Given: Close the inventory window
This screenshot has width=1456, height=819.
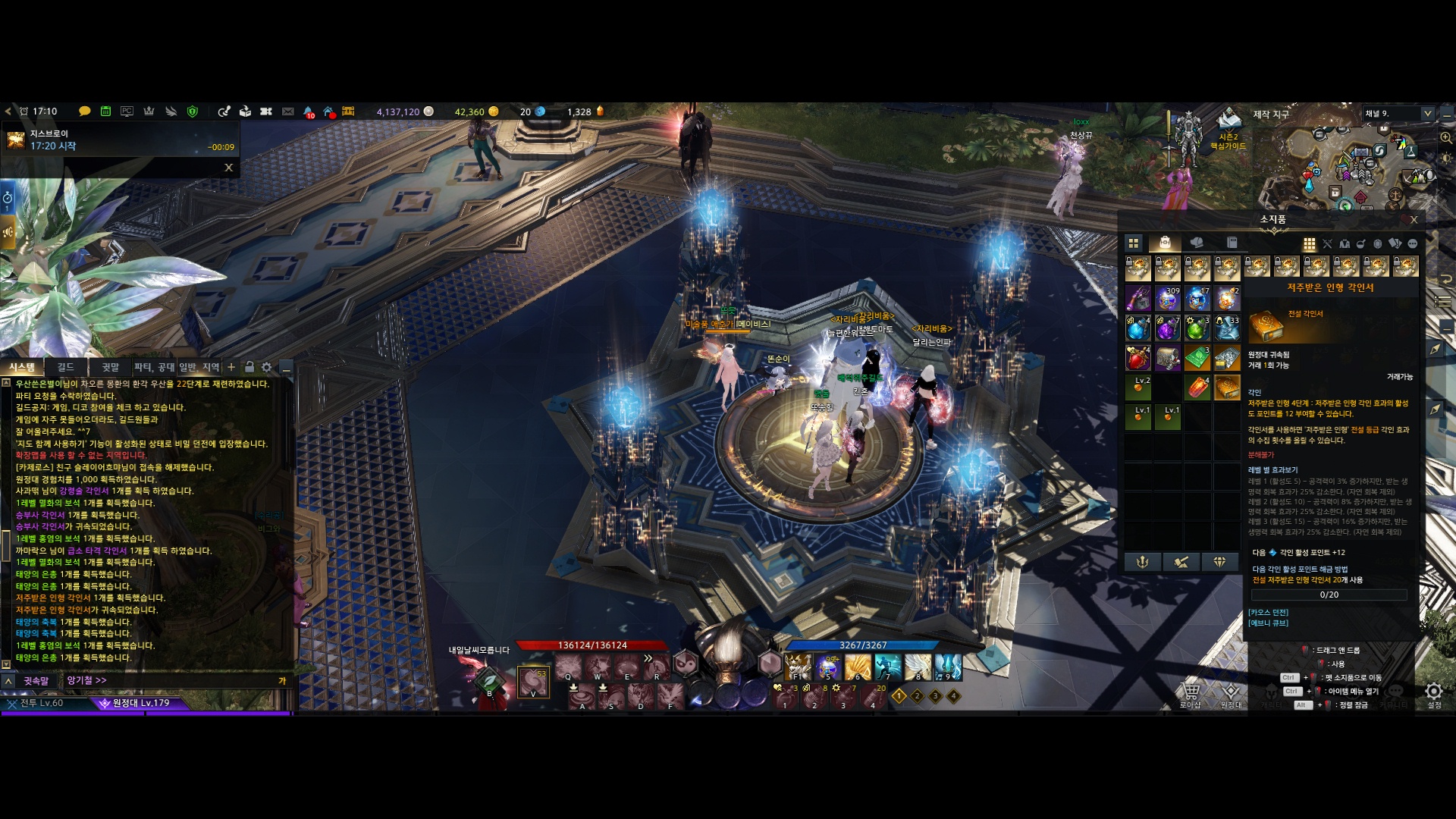Looking at the screenshot, I should [1414, 220].
